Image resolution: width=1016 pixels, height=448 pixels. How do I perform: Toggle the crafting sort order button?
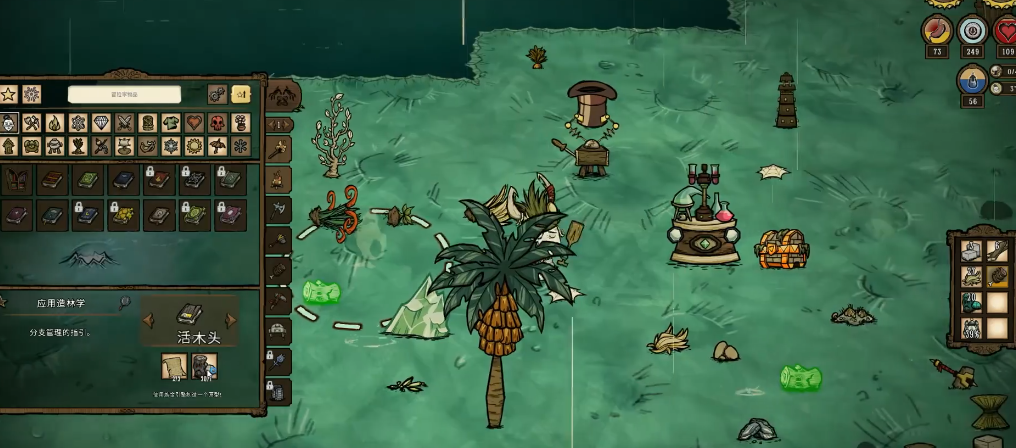coord(241,94)
